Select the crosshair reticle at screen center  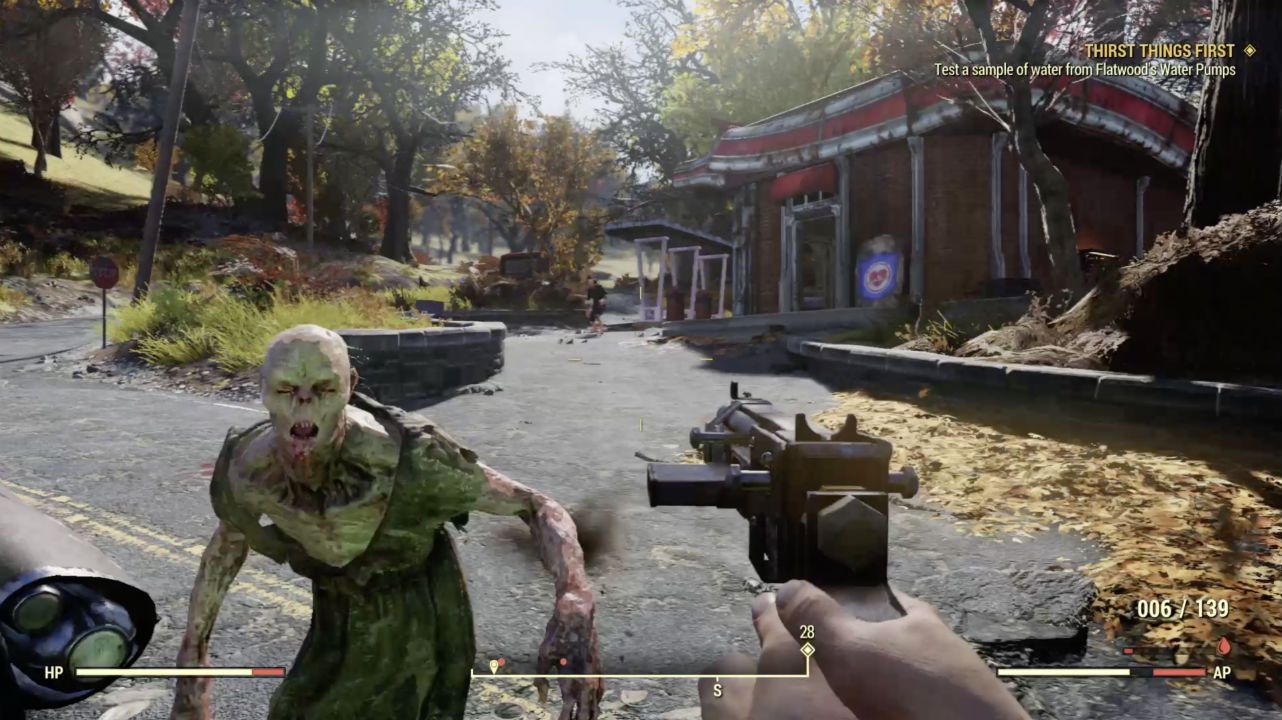click(x=641, y=360)
